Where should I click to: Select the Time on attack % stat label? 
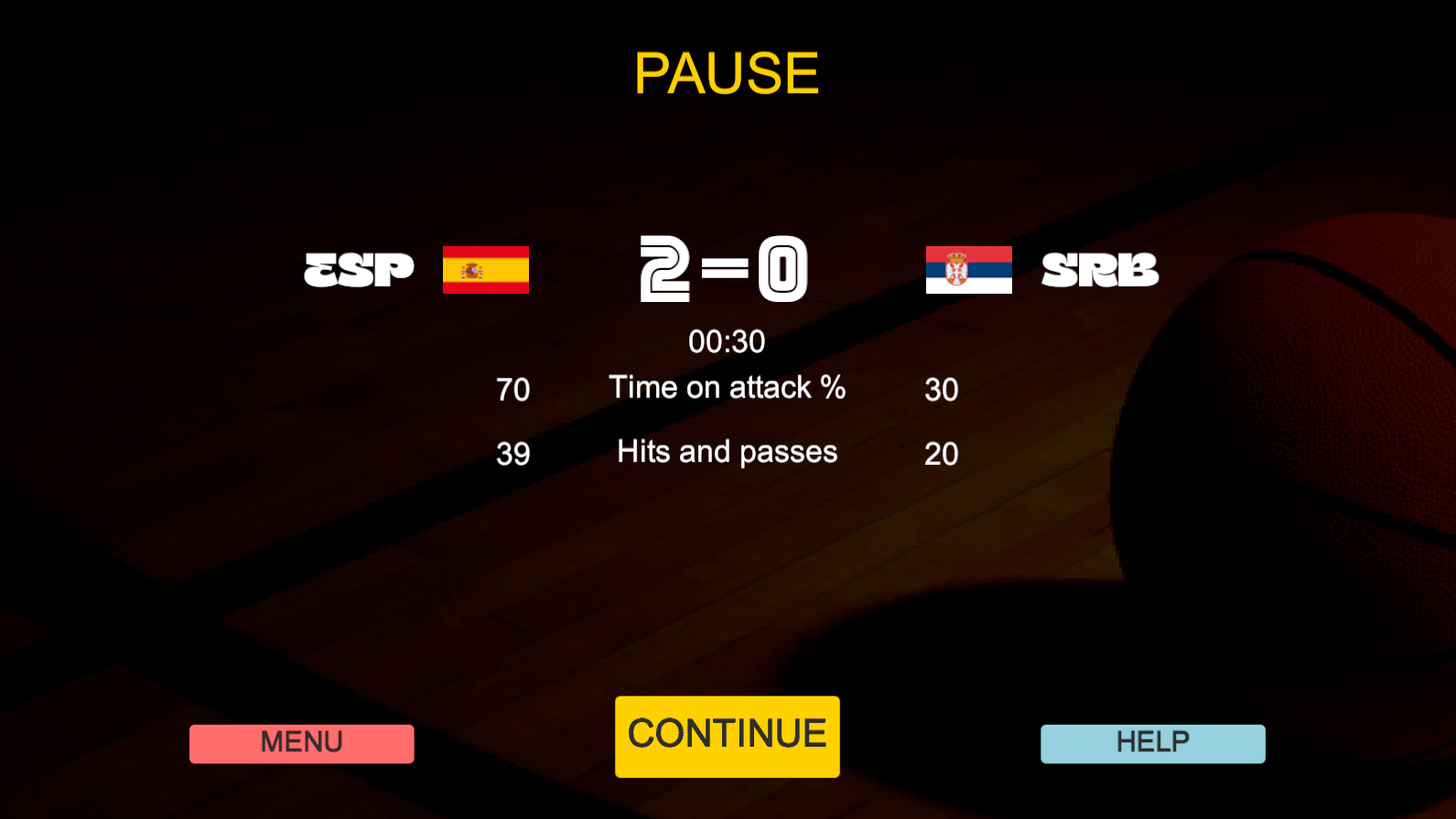pos(728,388)
